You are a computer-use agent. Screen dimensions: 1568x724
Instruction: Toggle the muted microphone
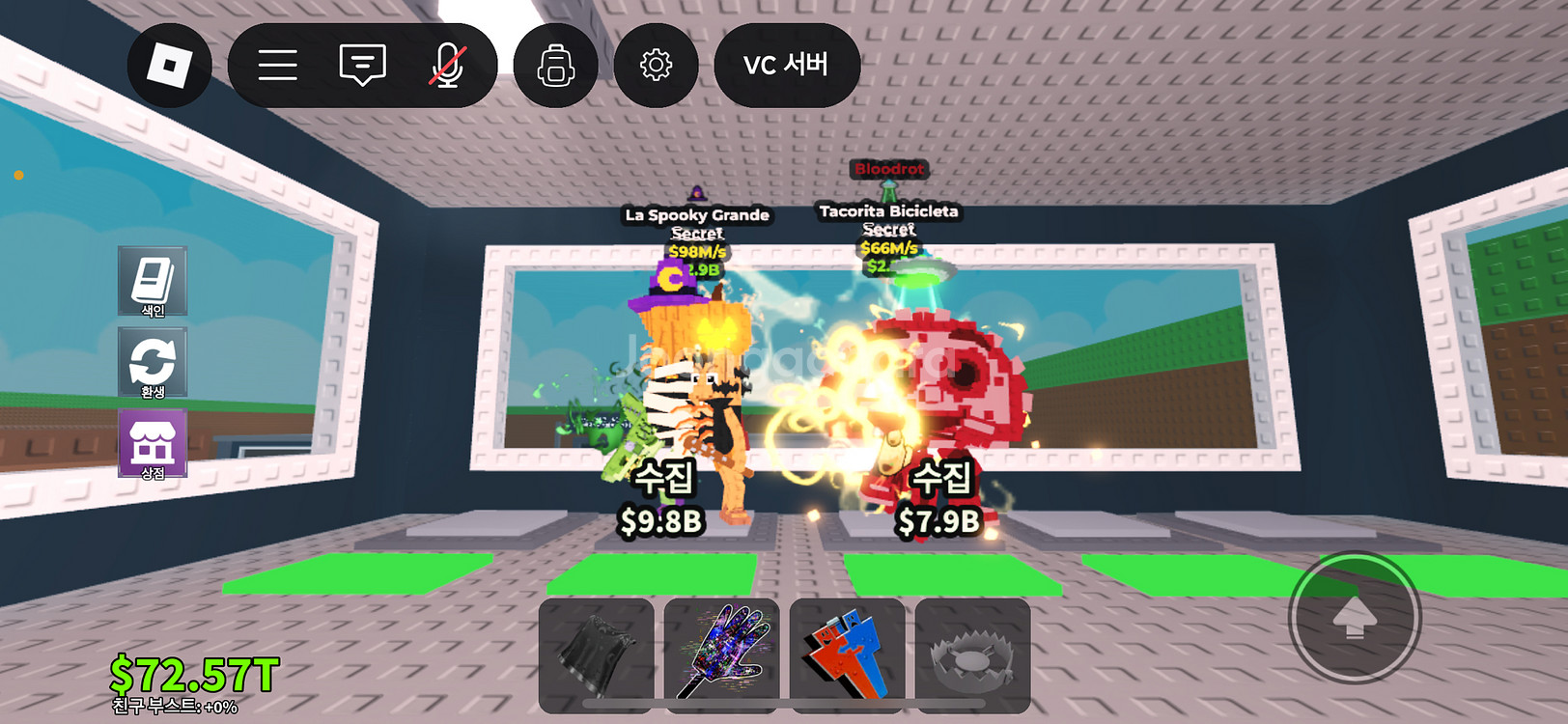447,66
